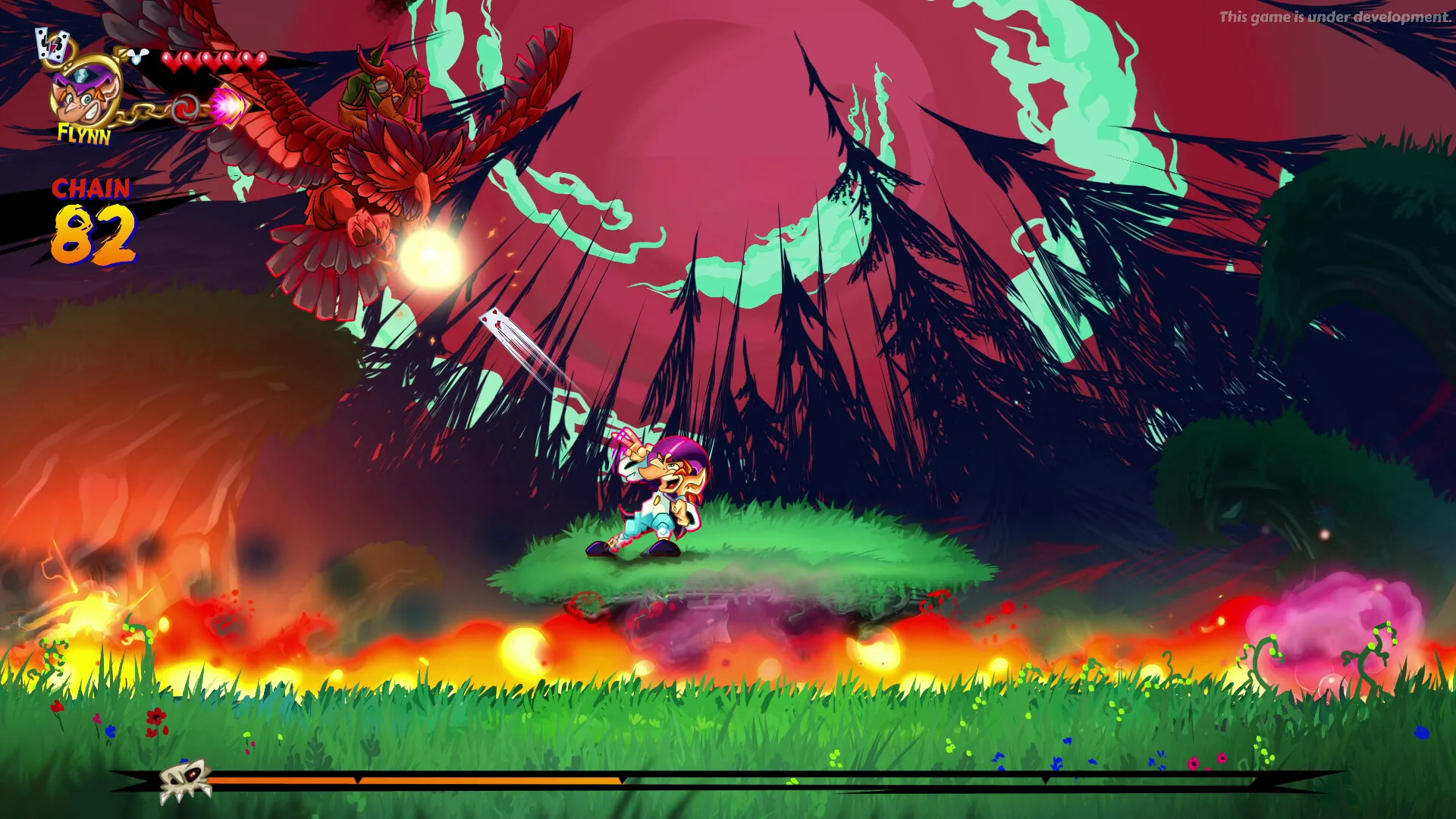Screen dimensions: 1456x819
Task: Click the notch divider on the boss health bar
Action: (357, 779)
